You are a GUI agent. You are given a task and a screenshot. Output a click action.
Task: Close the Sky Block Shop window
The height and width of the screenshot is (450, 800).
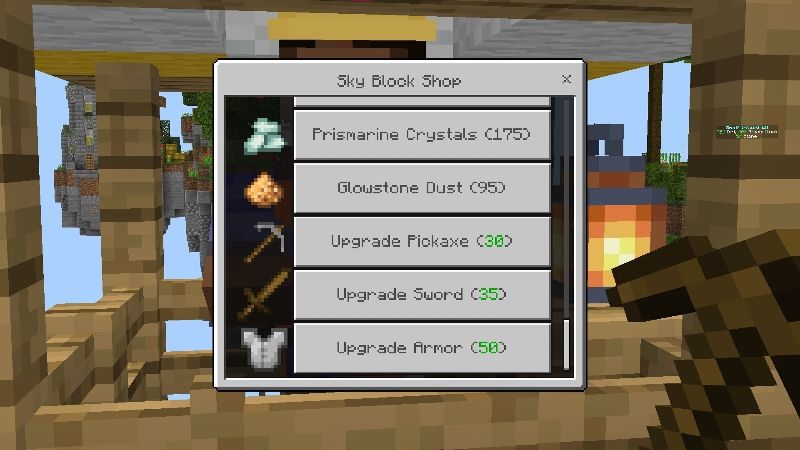[x=567, y=79]
